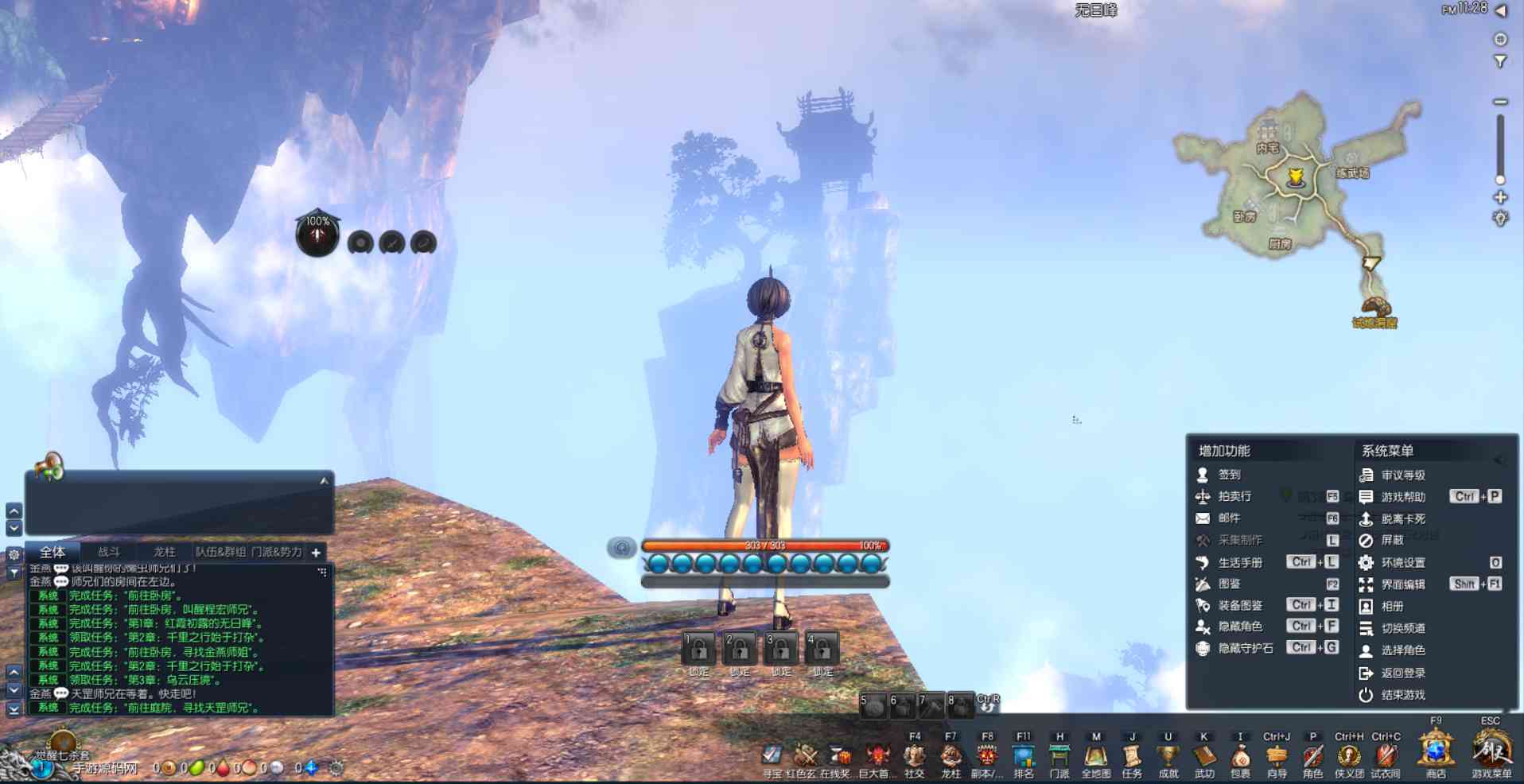This screenshot has width=1524, height=784.
Task: Switch to the 龙柱 chat tab
Action: (165, 552)
